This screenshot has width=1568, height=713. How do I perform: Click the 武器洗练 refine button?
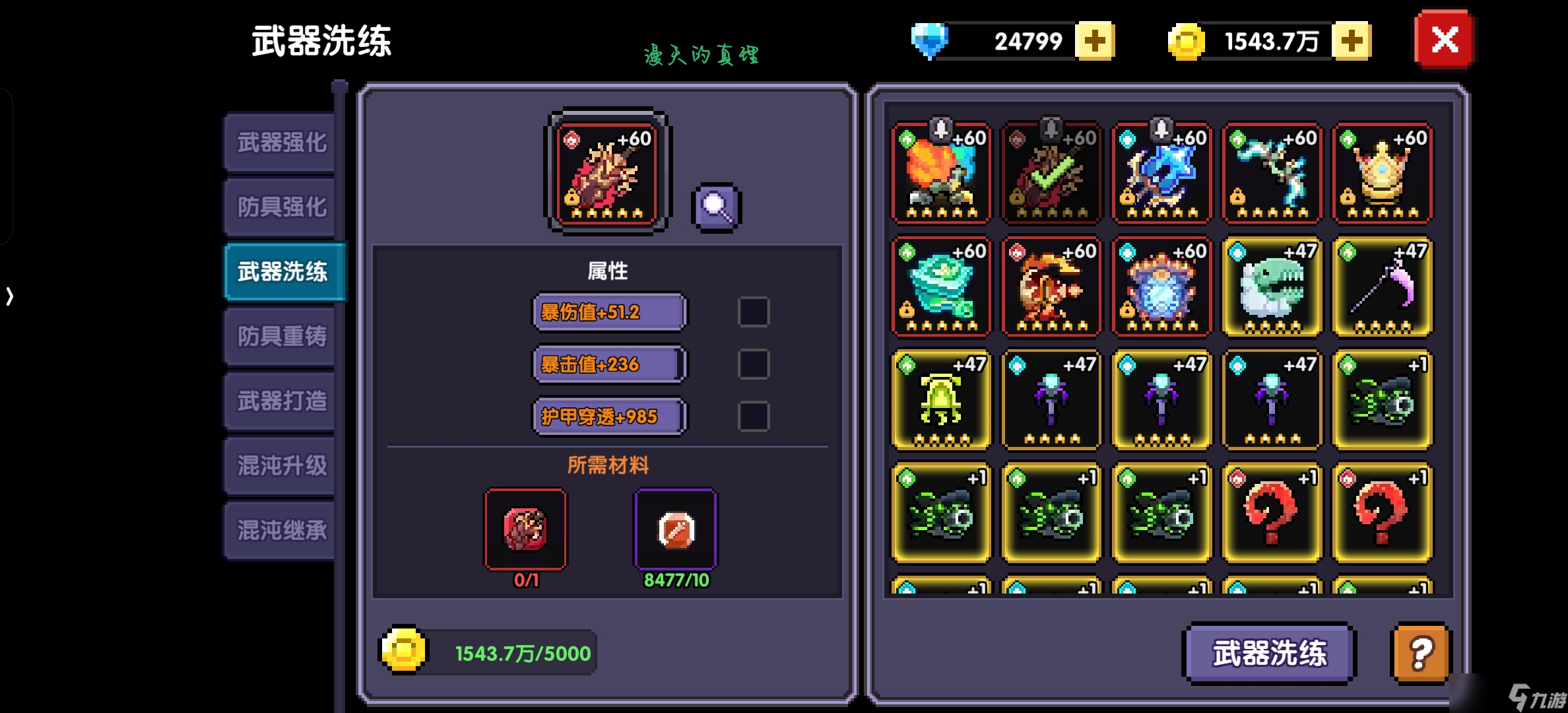pyautogui.click(x=1268, y=653)
